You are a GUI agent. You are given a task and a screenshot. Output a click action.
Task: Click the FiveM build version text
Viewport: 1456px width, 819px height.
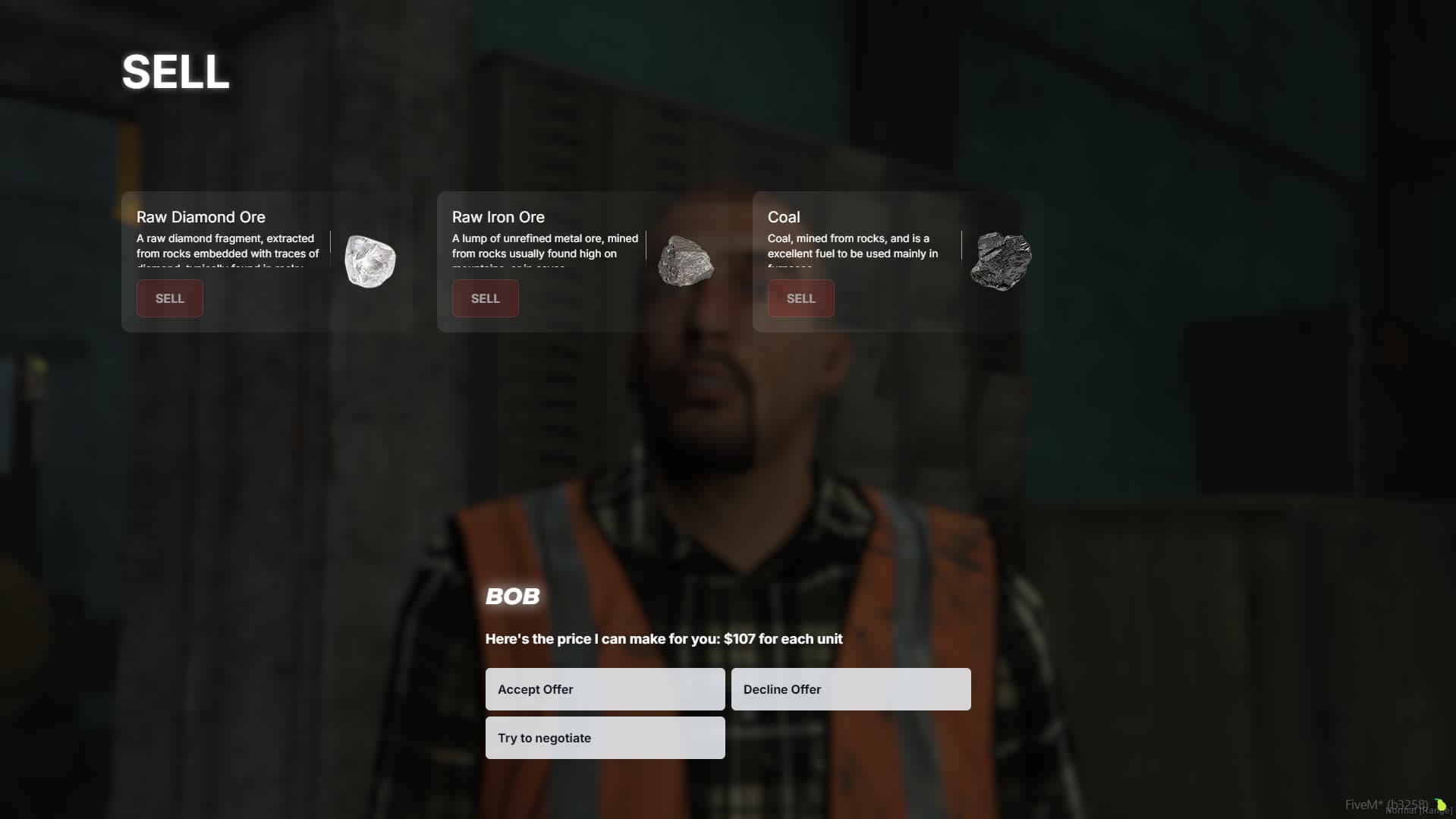tap(1388, 804)
